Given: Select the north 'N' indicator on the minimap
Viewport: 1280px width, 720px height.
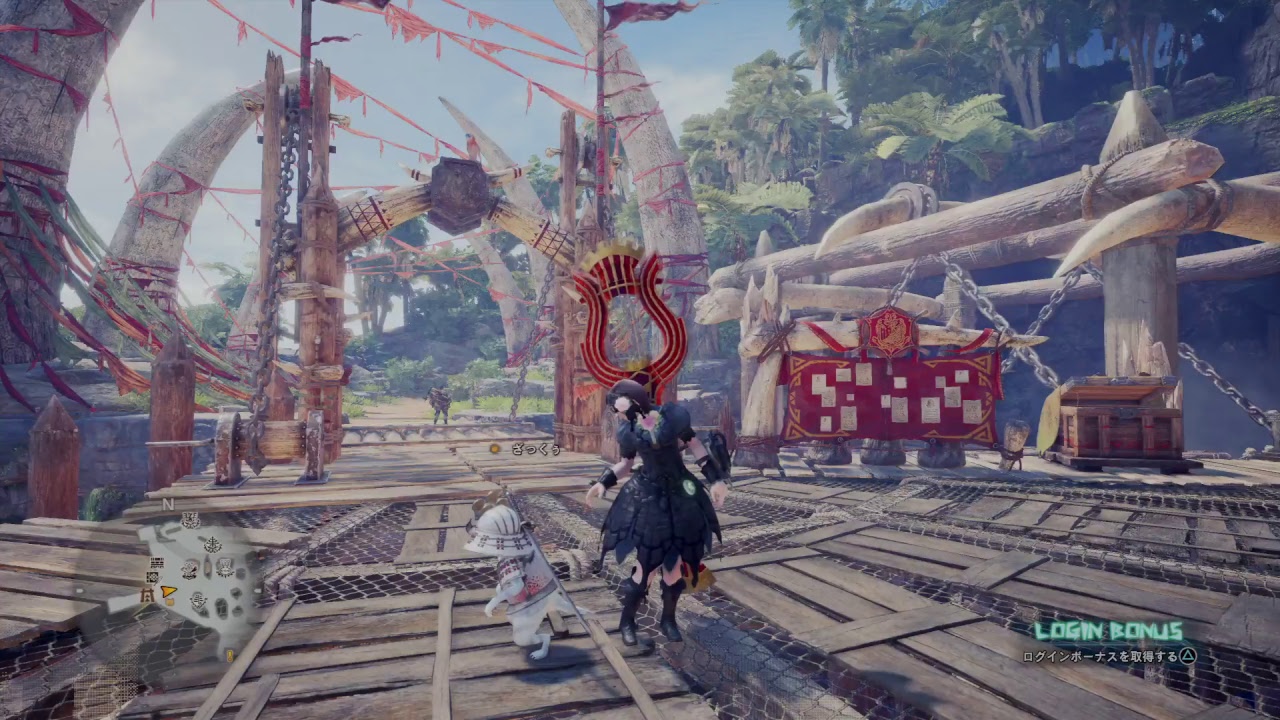Looking at the screenshot, I should [168, 503].
